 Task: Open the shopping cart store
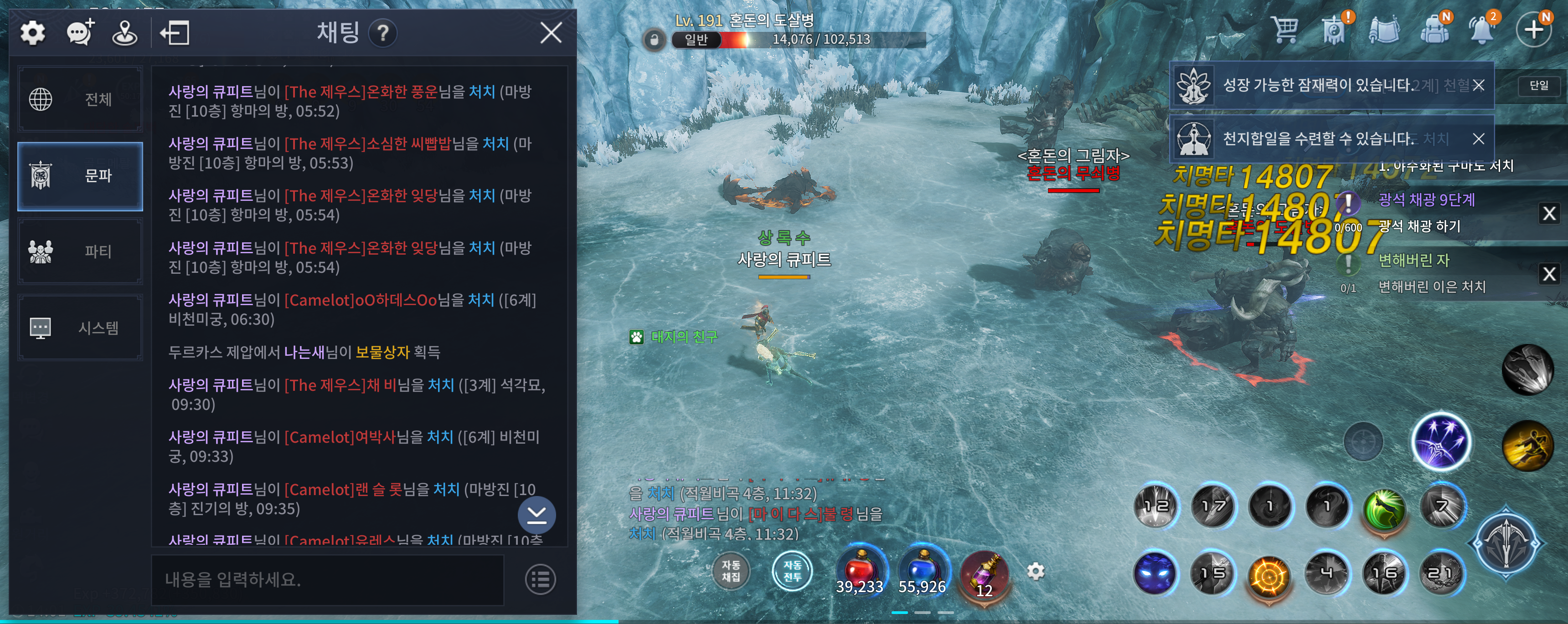(1284, 29)
